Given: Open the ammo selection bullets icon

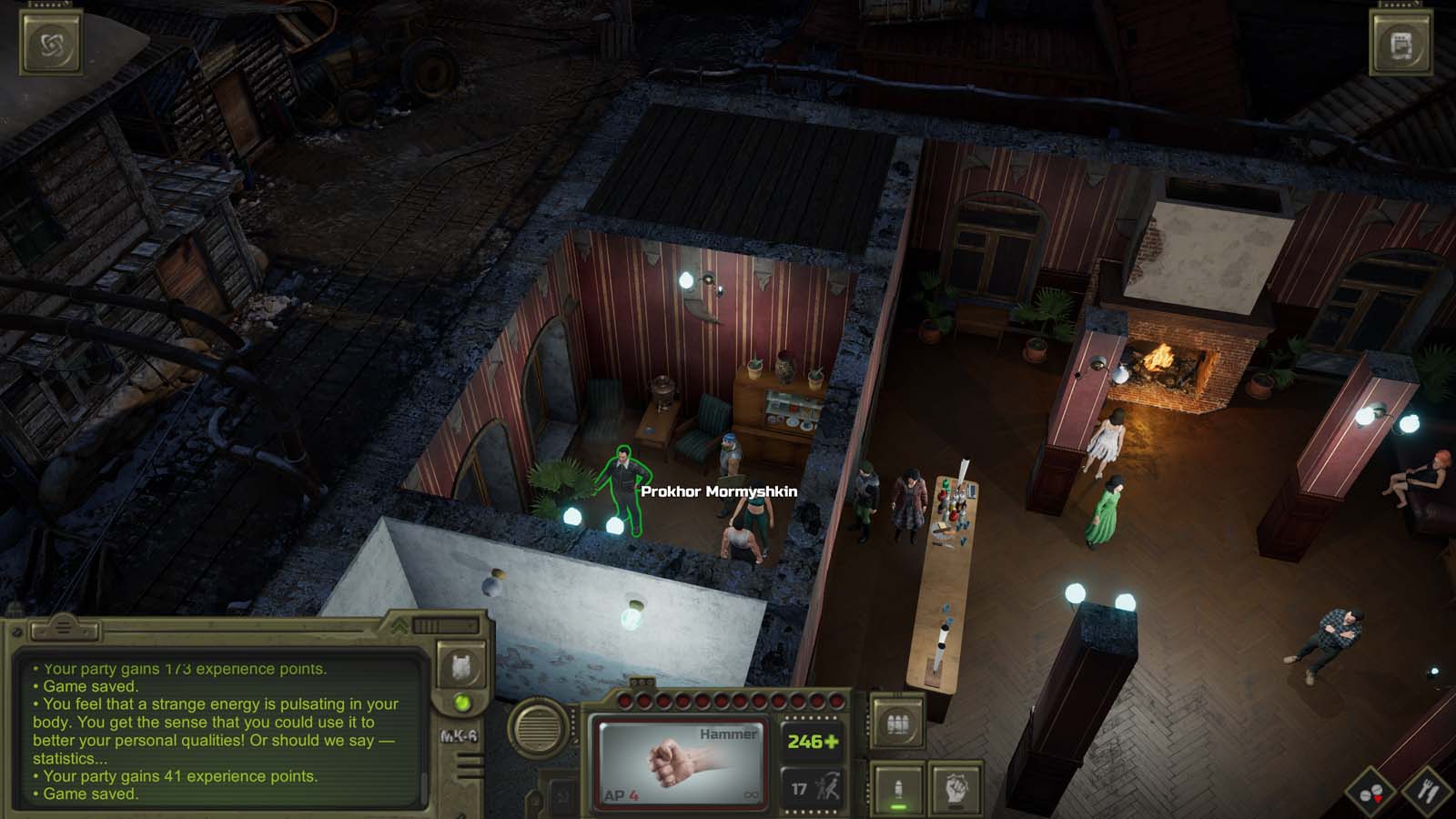Looking at the screenshot, I should [x=895, y=722].
